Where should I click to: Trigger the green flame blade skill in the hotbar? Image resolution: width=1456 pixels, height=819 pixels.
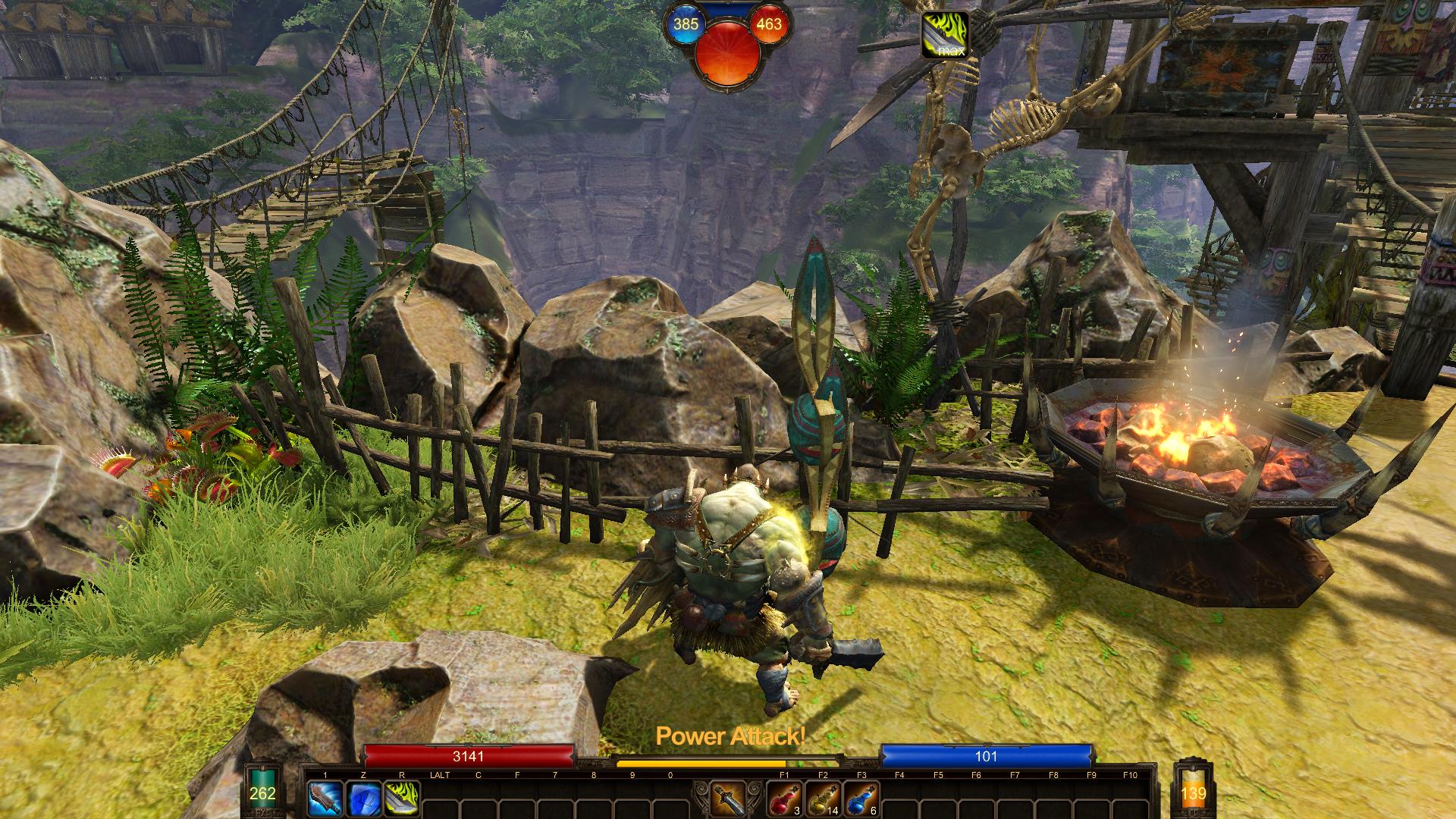(x=401, y=799)
